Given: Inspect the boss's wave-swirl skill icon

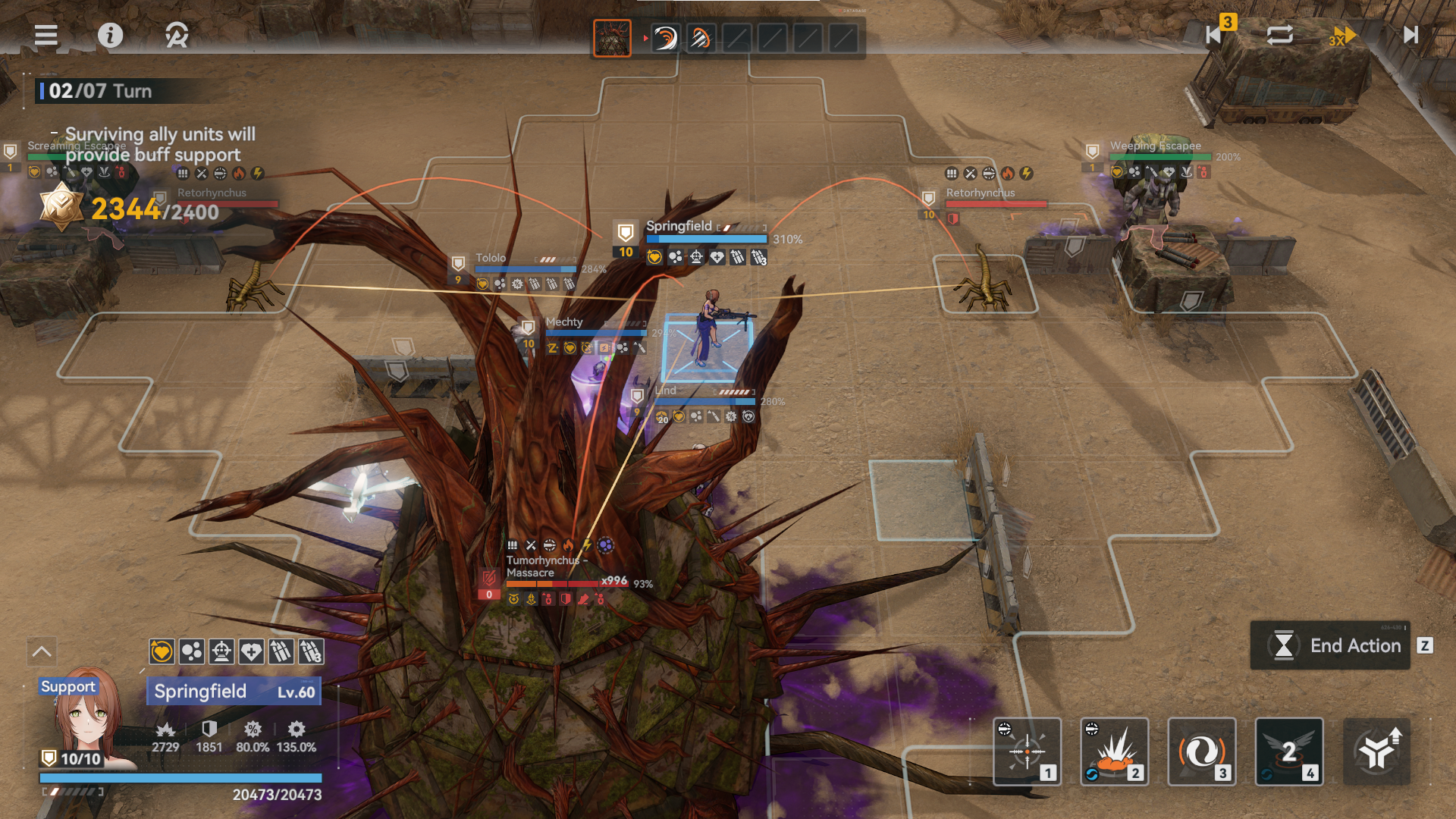Looking at the screenshot, I should [665, 38].
